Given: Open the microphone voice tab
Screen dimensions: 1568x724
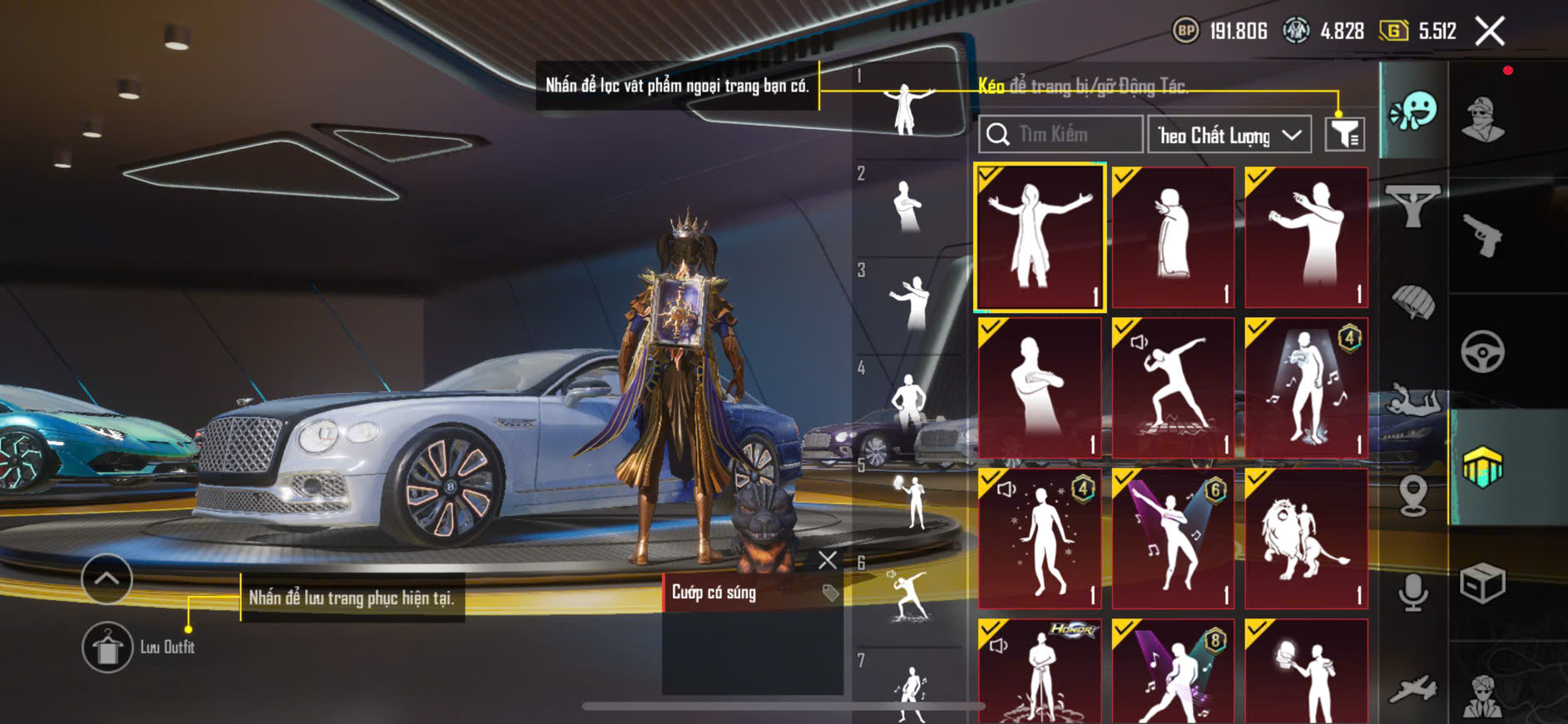Looking at the screenshot, I should tap(1413, 592).
